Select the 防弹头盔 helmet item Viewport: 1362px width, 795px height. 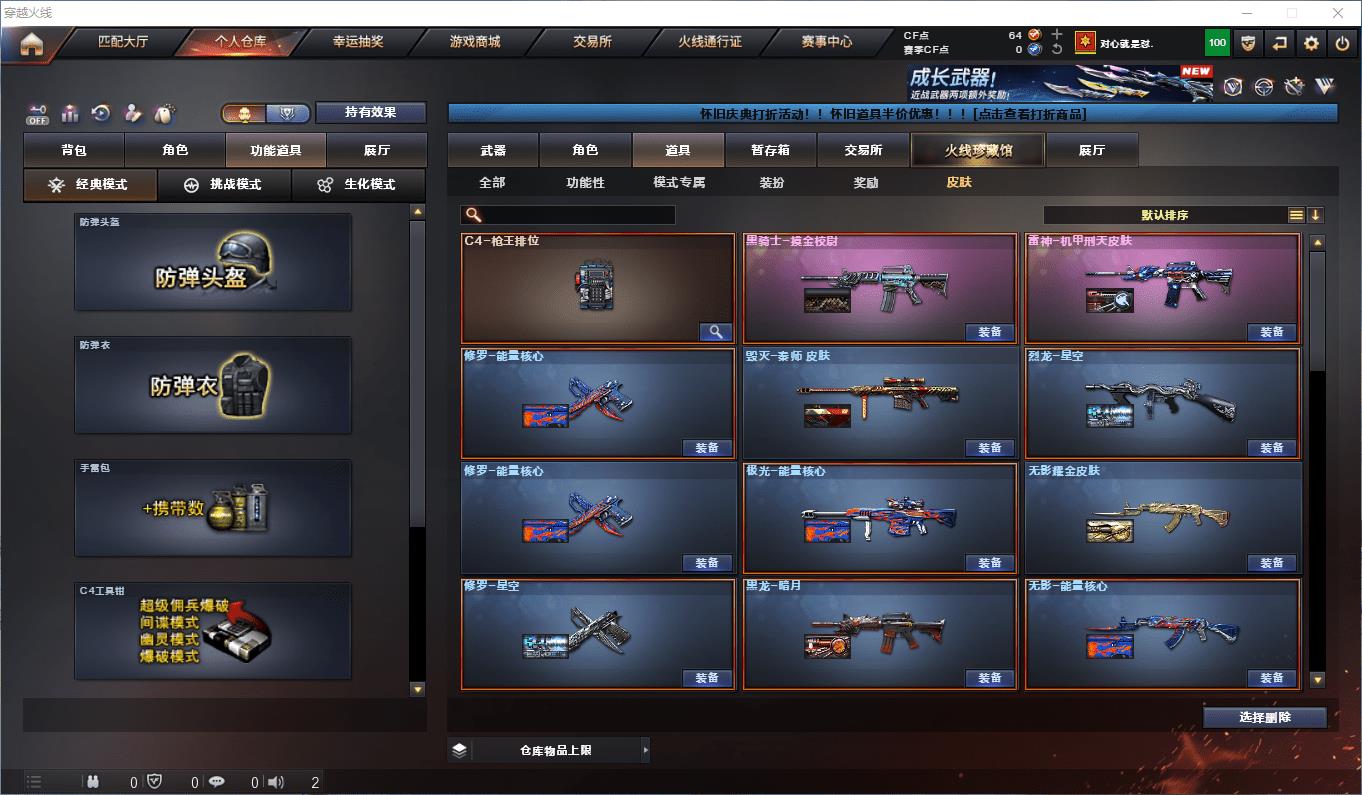[213, 262]
